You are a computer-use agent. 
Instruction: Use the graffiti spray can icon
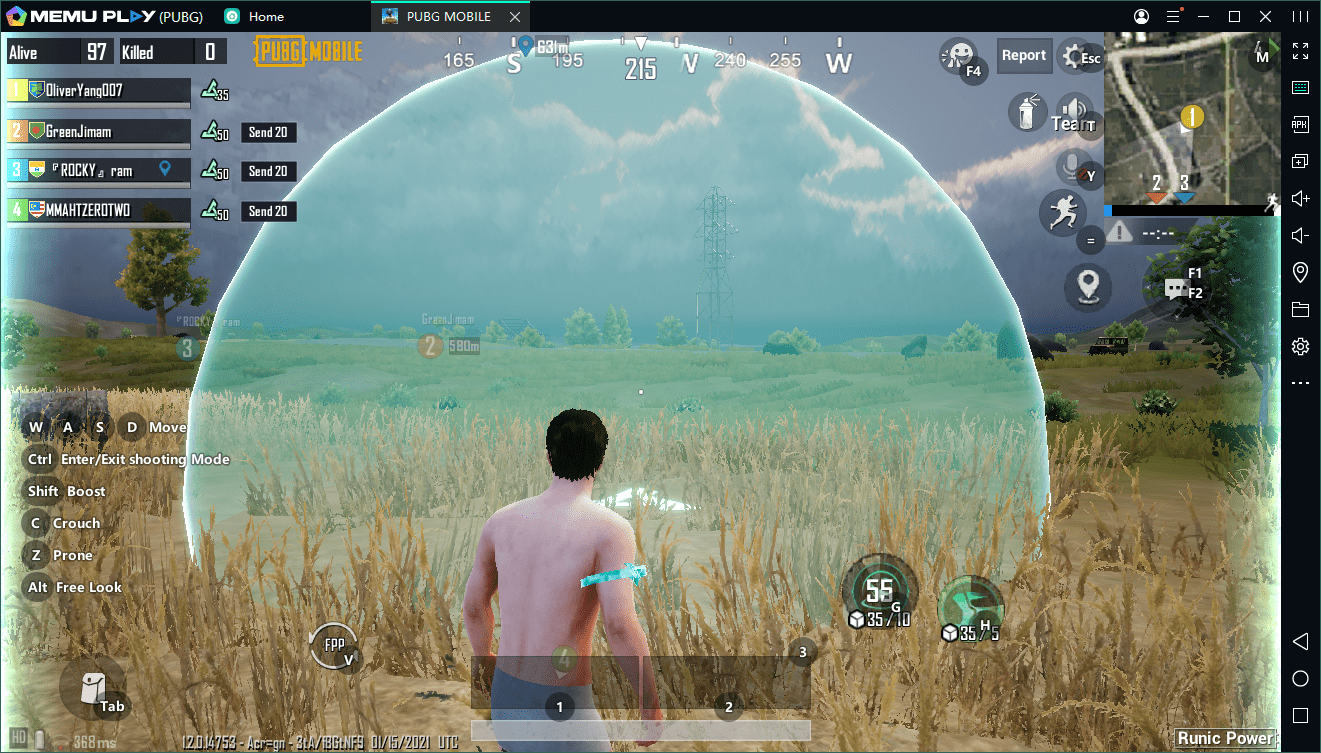coord(1026,111)
